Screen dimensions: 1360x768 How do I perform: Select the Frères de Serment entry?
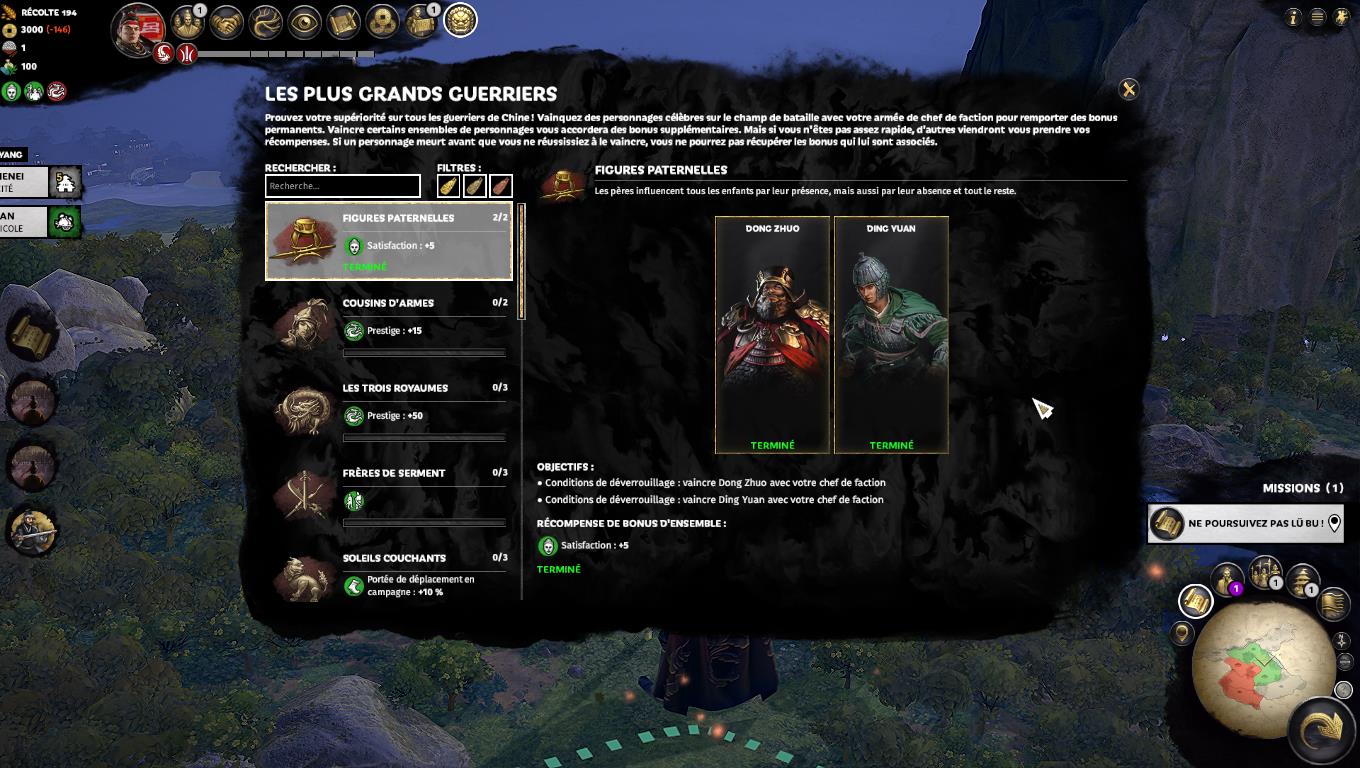point(389,496)
